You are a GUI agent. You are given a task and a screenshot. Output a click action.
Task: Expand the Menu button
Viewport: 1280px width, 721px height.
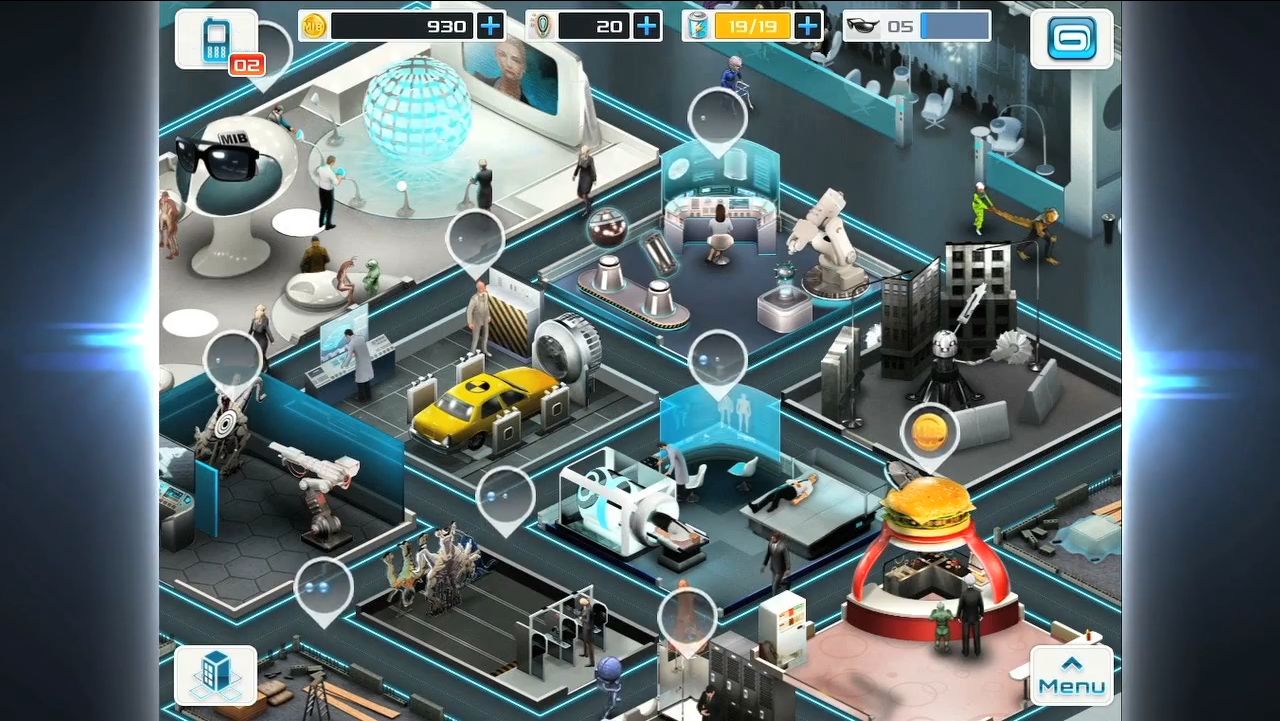(1071, 675)
